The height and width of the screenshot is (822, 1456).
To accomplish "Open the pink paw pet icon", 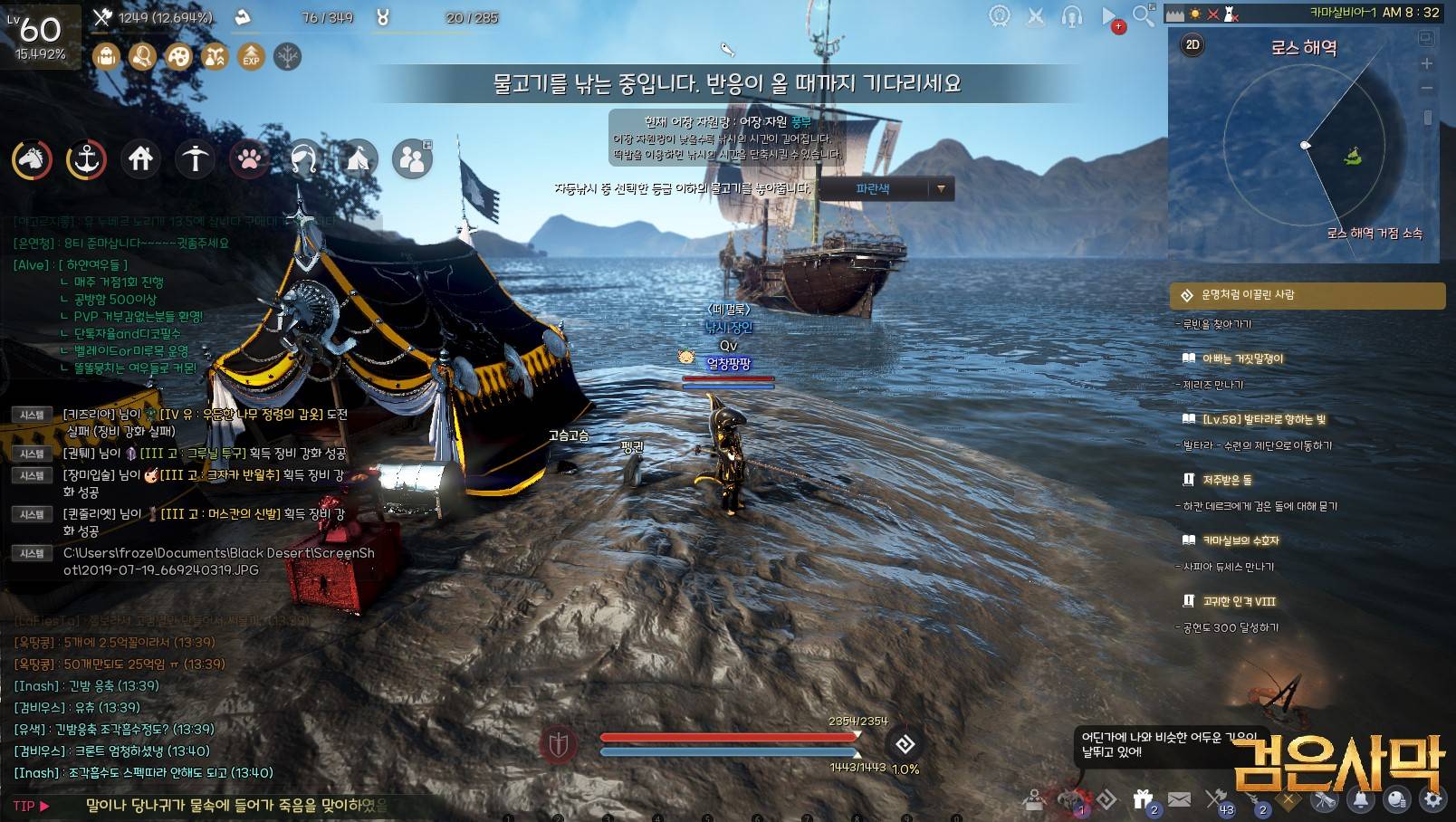I will (249, 159).
